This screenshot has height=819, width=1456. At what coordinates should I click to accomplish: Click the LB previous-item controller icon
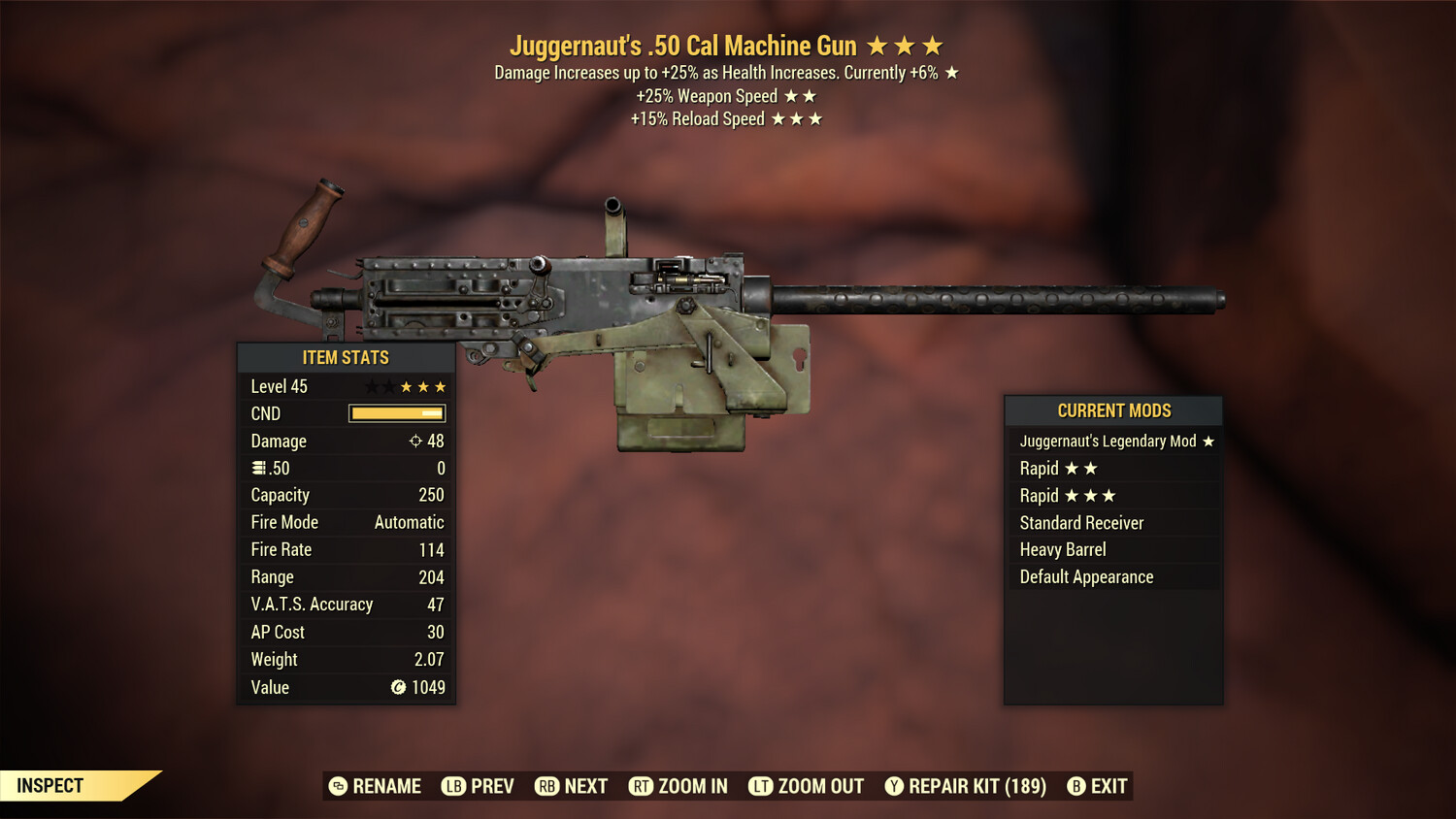click(452, 786)
